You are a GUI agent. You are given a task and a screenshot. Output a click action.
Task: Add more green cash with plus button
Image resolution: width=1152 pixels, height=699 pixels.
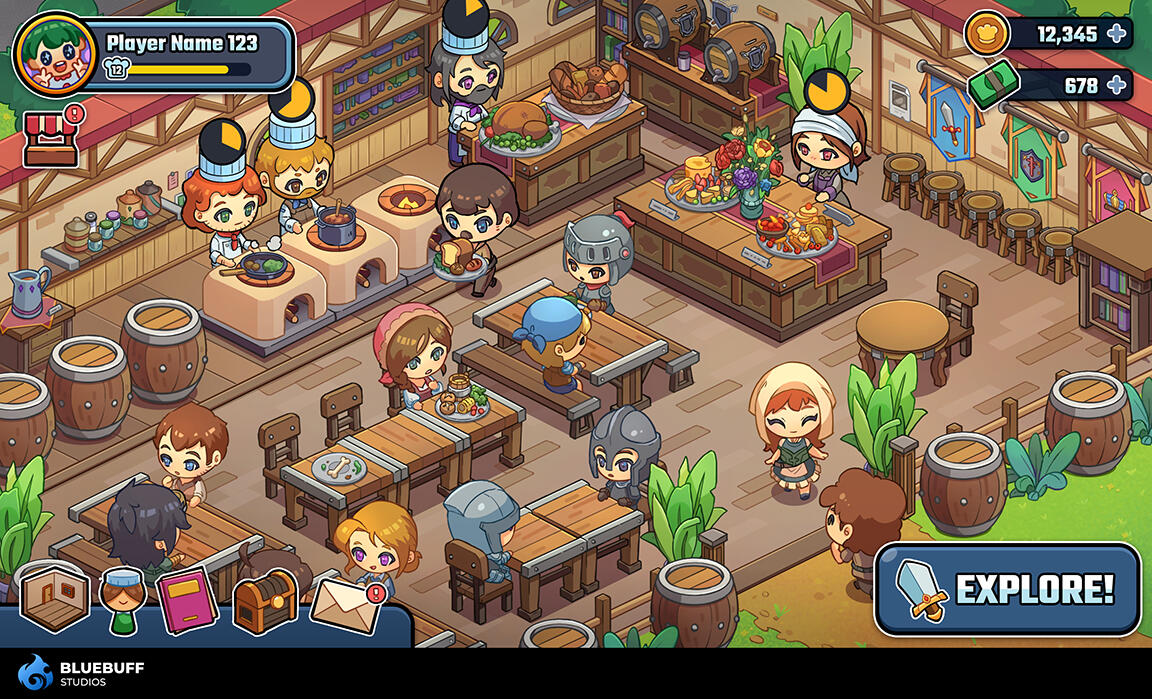[1116, 85]
